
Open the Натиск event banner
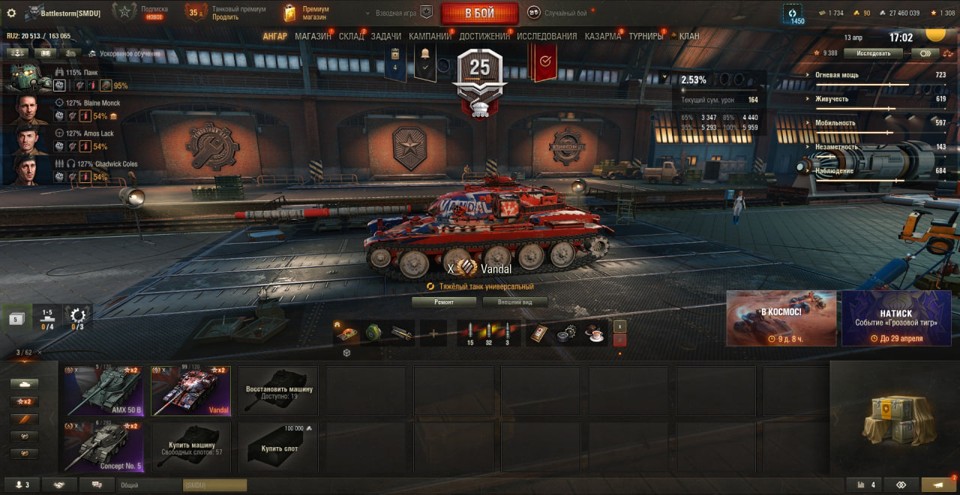(x=896, y=318)
